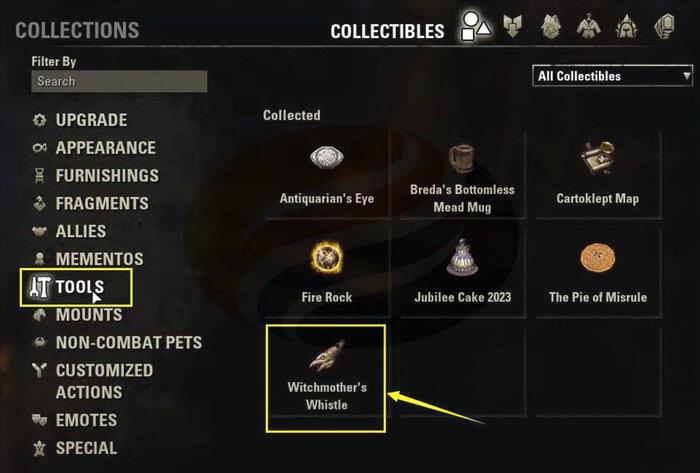Screen dimensions: 700x473
Task: Select the Tools category
Action: coord(79,287)
